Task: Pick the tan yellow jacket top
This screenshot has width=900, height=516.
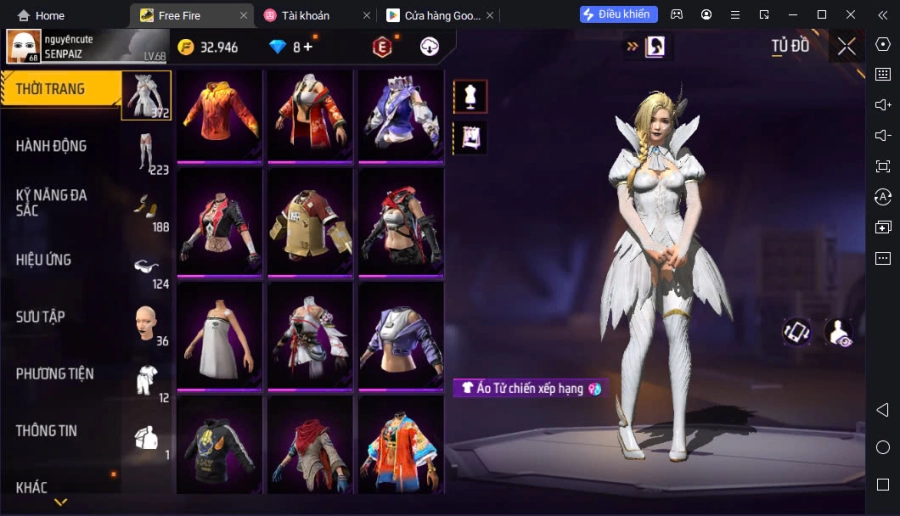Action: [x=309, y=223]
